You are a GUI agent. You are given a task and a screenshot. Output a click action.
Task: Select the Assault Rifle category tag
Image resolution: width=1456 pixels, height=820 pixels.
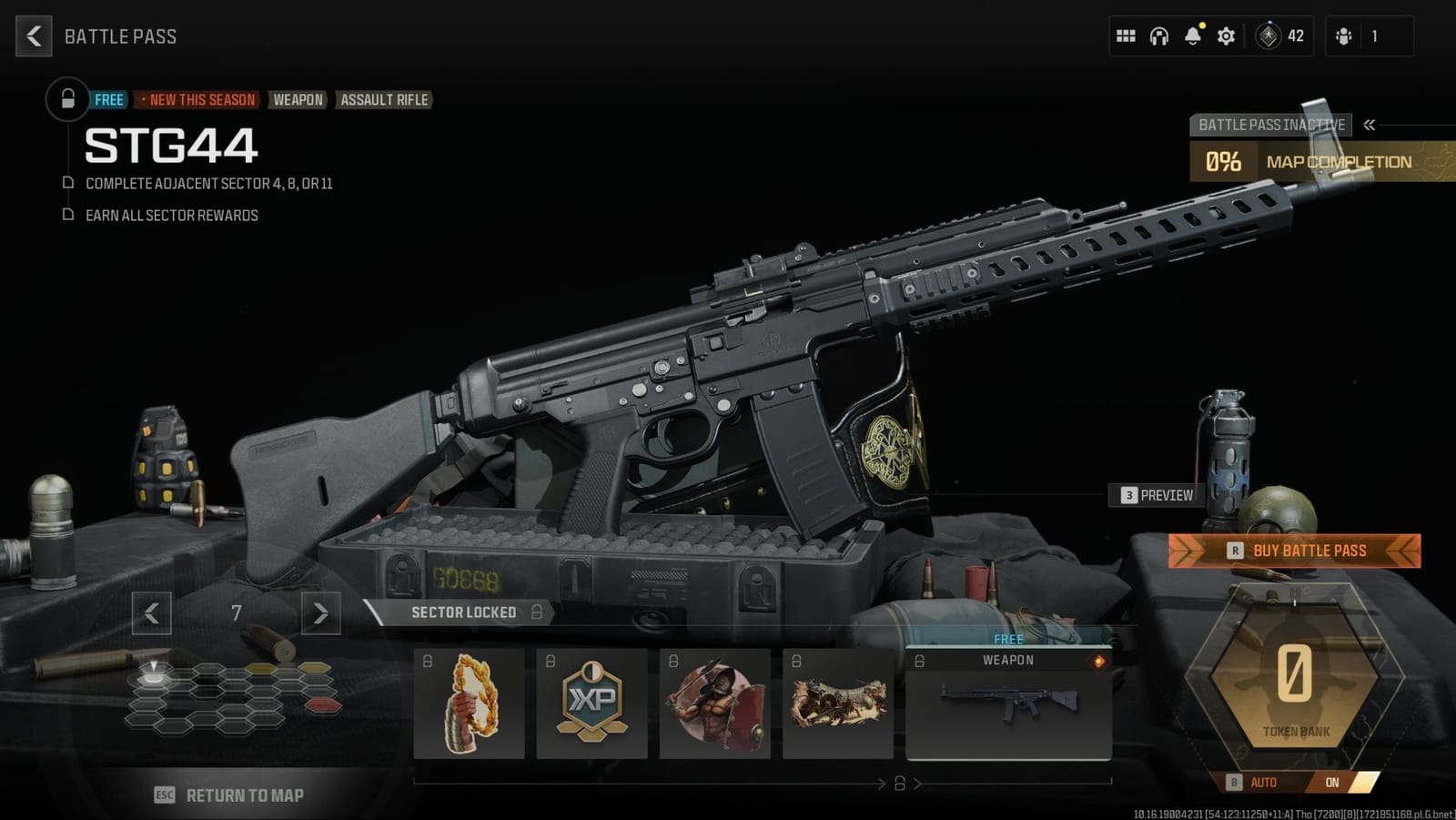[384, 100]
